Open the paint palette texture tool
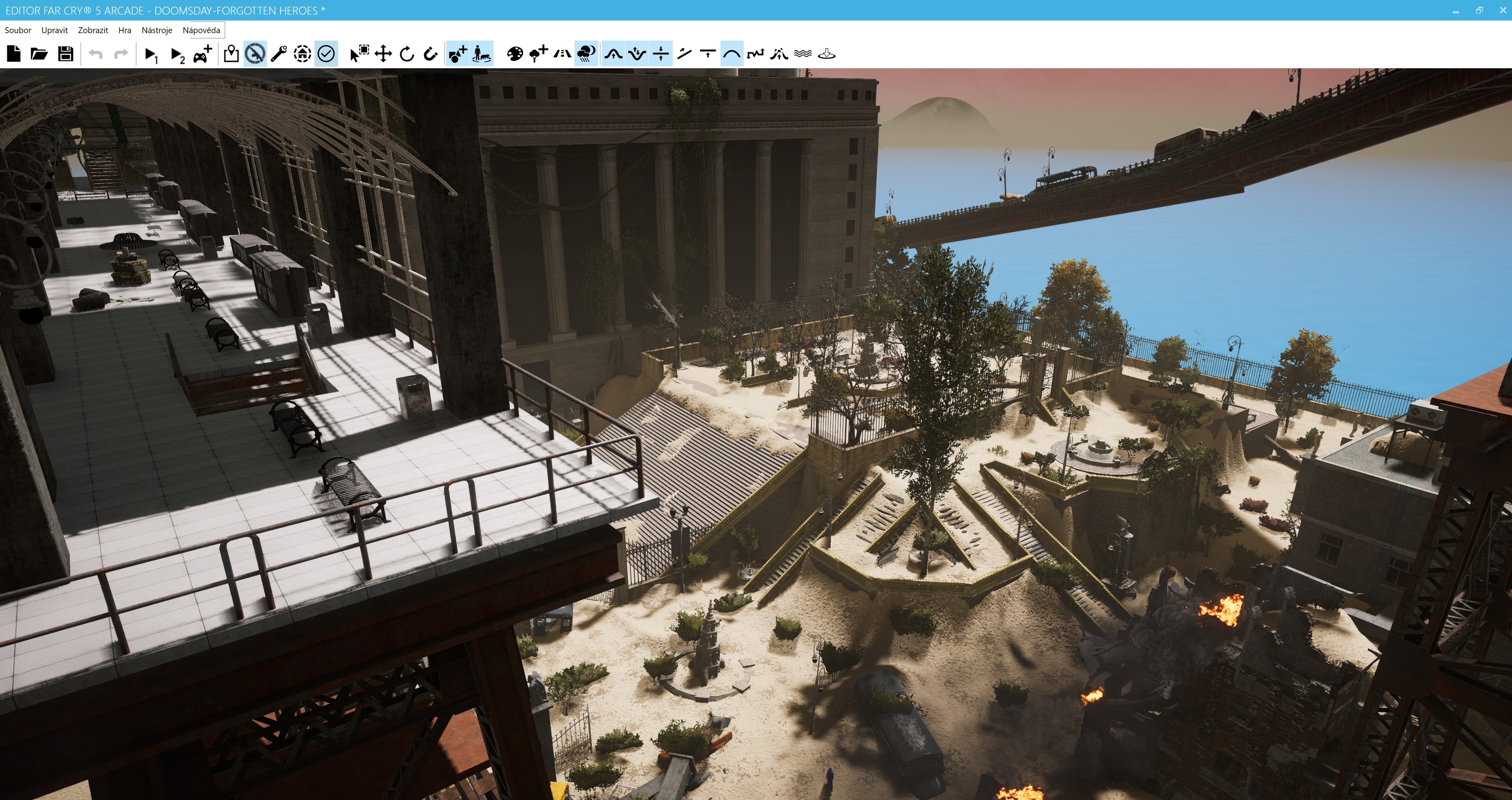The image size is (1512, 800). [x=515, y=54]
